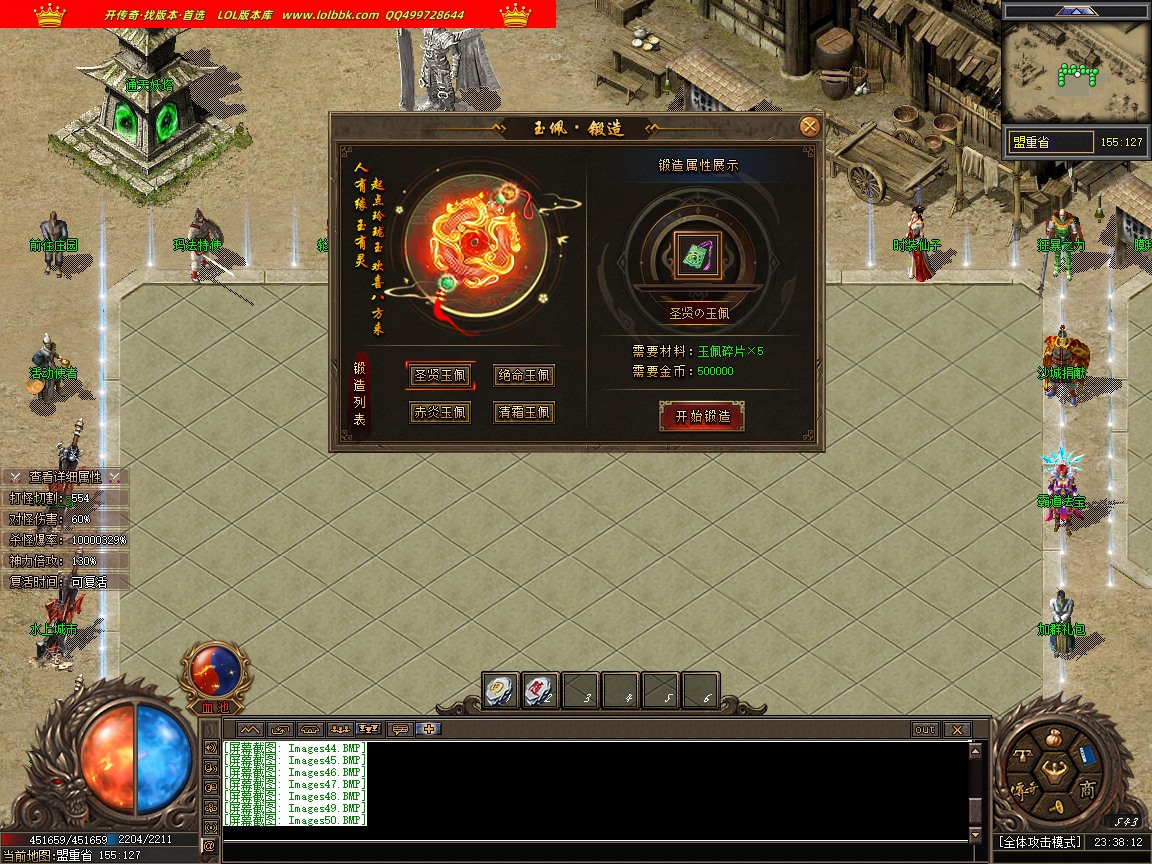
Task: Toggle the 全体攻击模式 attack mode label
Action: (x=1040, y=843)
